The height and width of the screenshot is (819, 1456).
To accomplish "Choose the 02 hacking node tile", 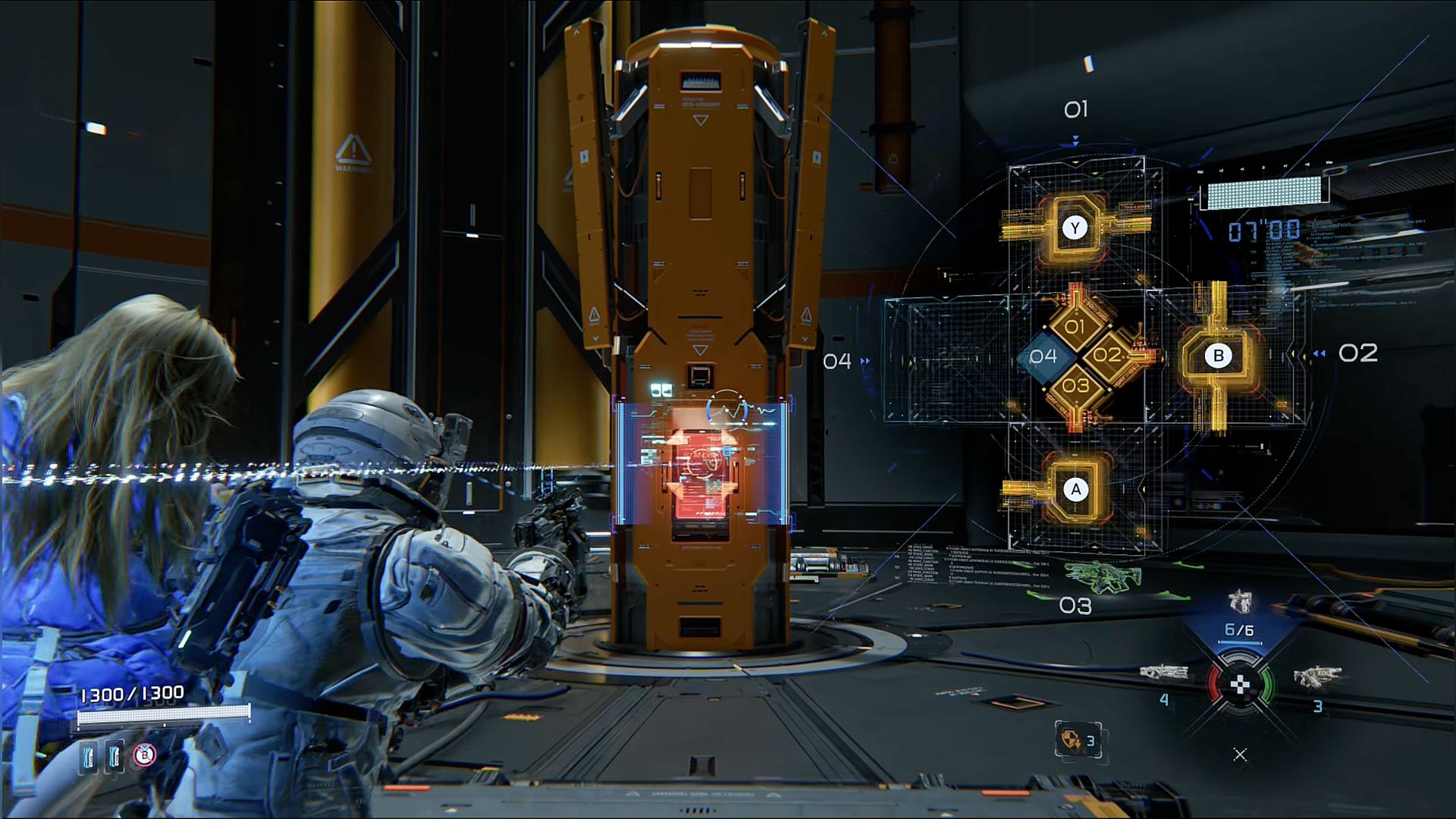I will 1107,355.
